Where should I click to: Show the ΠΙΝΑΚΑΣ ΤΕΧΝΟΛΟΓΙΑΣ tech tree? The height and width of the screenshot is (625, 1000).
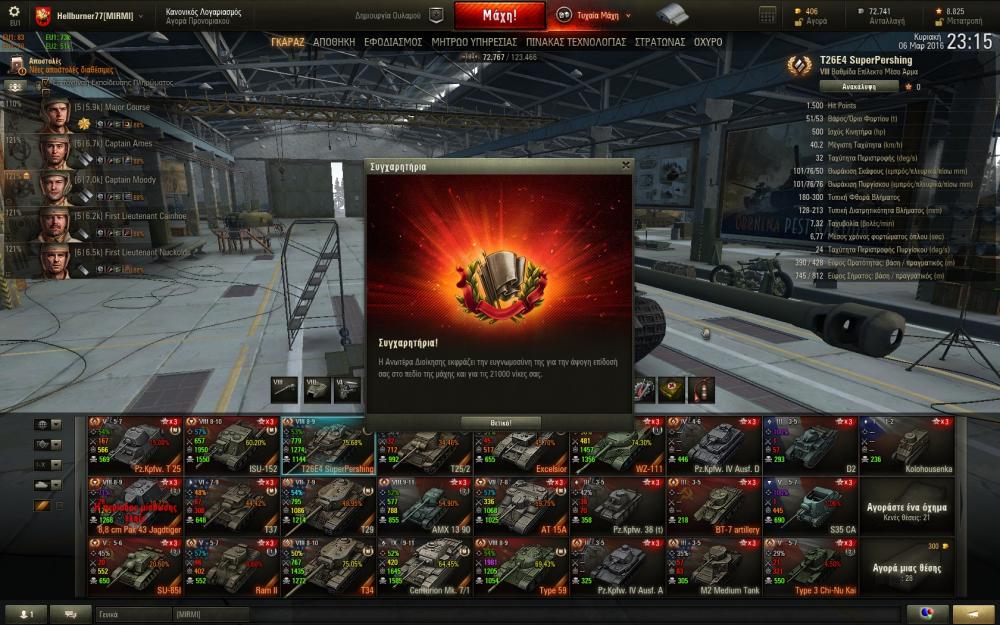click(x=574, y=43)
